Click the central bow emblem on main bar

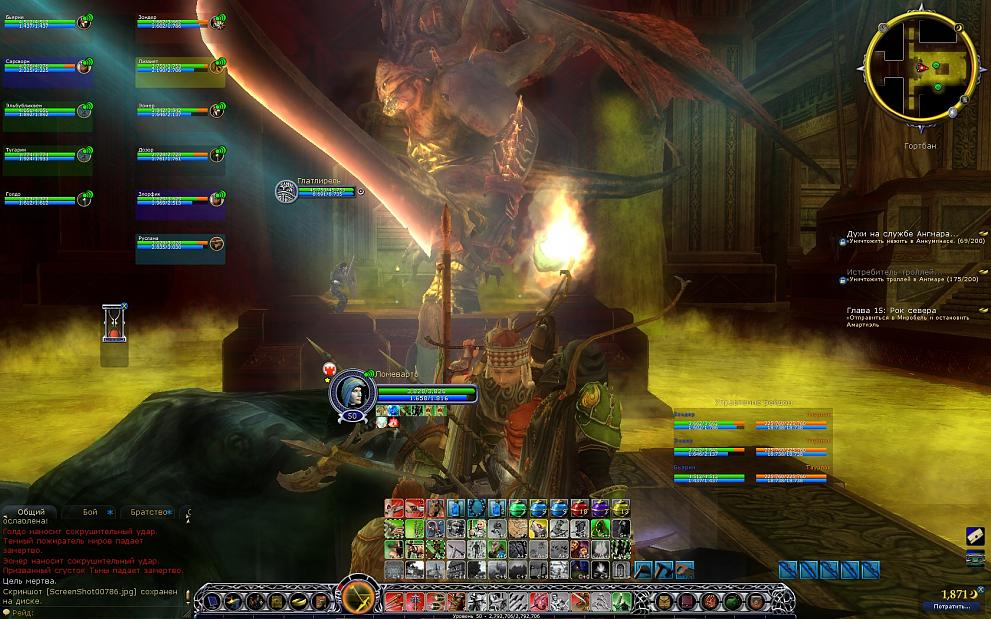(x=359, y=599)
